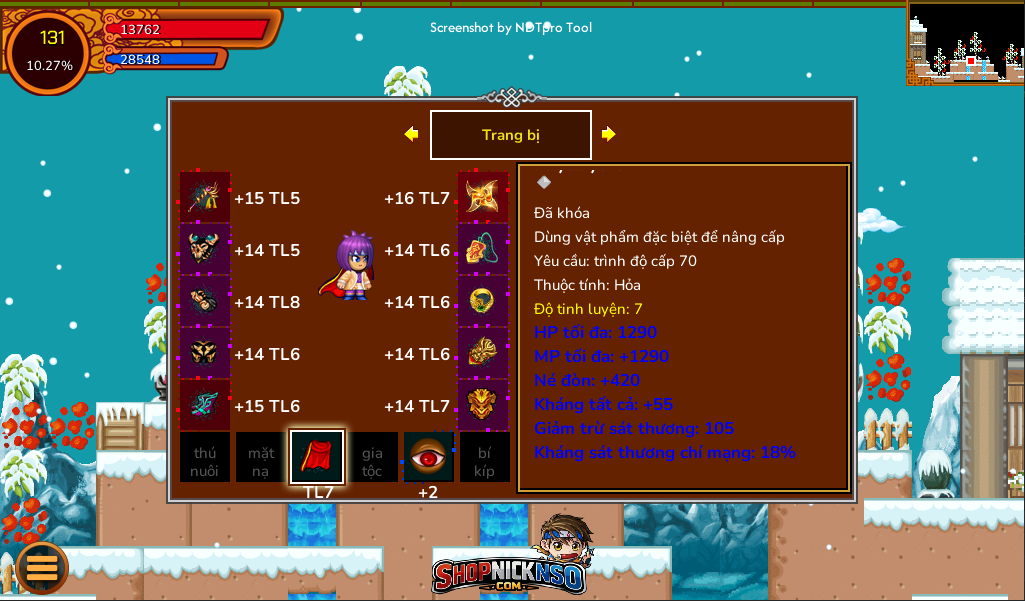
Task: Open the orange hamburger menu button
Action: [x=42, y=567]
